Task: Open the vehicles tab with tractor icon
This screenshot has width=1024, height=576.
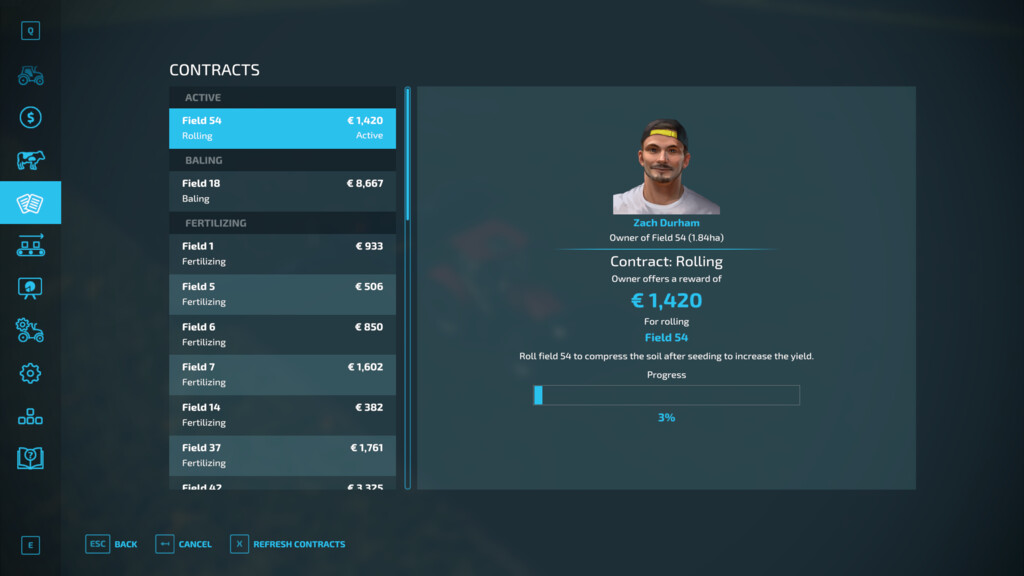Action: (30, 76)
